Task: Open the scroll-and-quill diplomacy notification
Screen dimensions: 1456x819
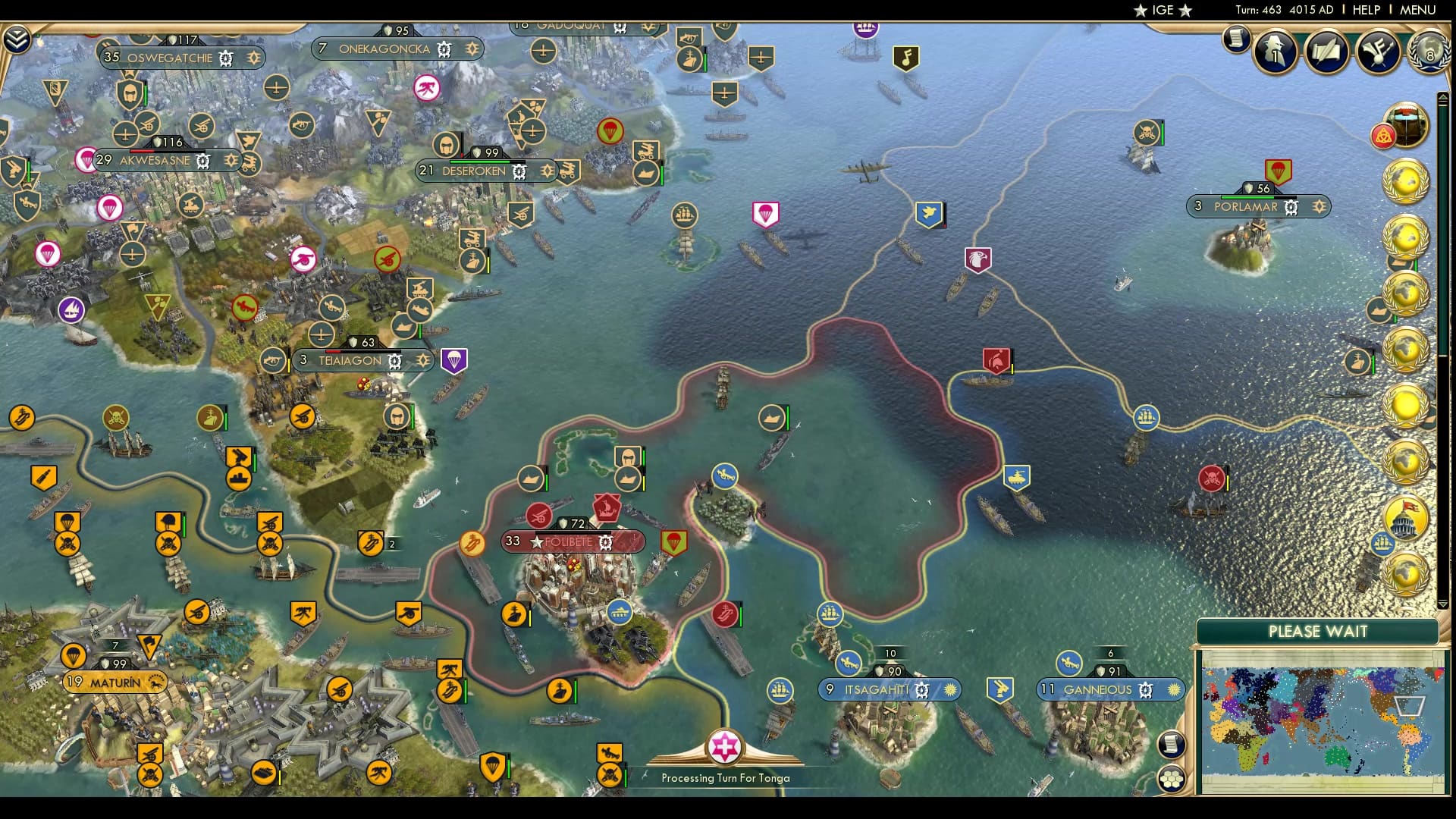Action: 1326,52
